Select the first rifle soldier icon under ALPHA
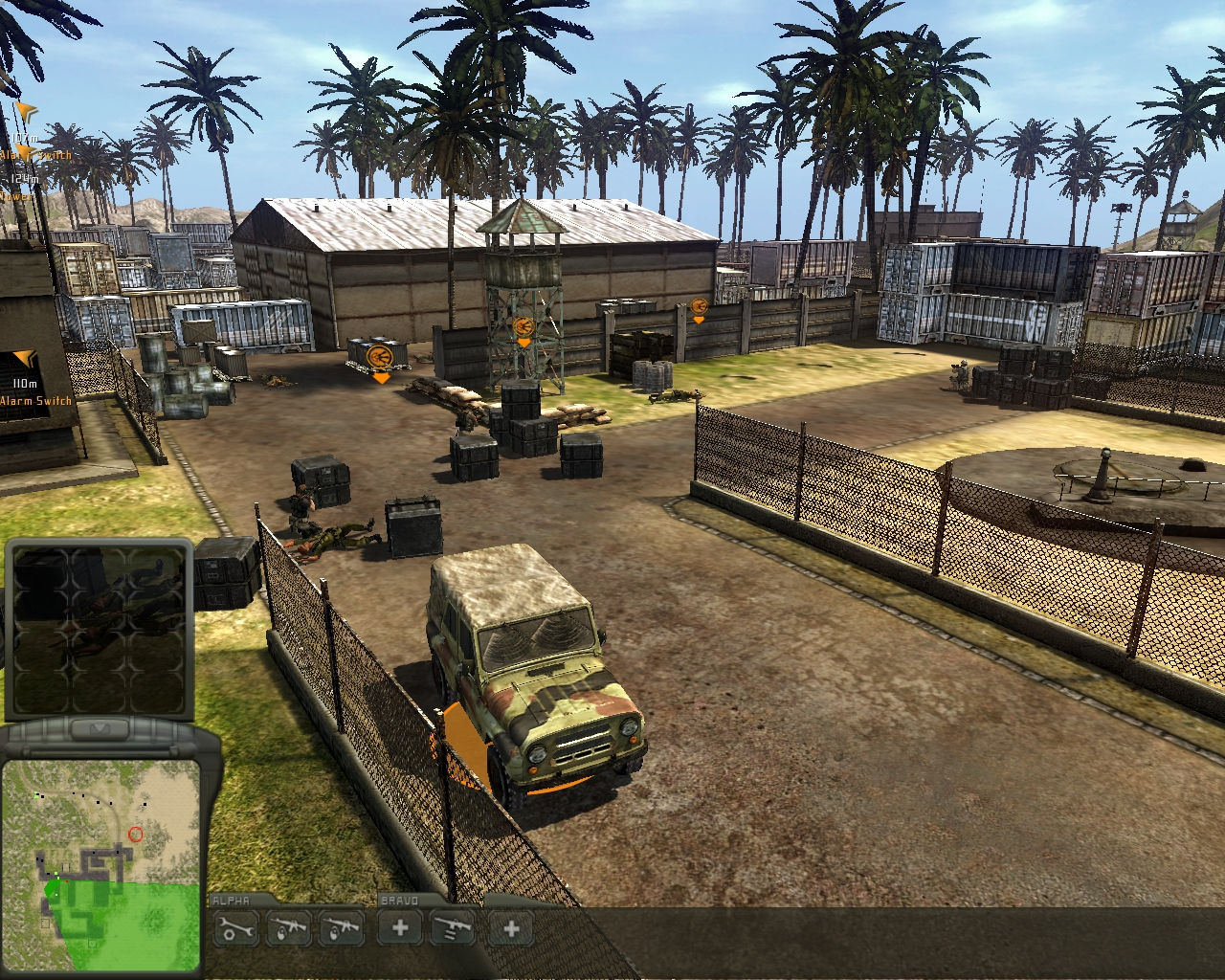The width and height of the screenshot is (1225, 980). pos(288,929)
